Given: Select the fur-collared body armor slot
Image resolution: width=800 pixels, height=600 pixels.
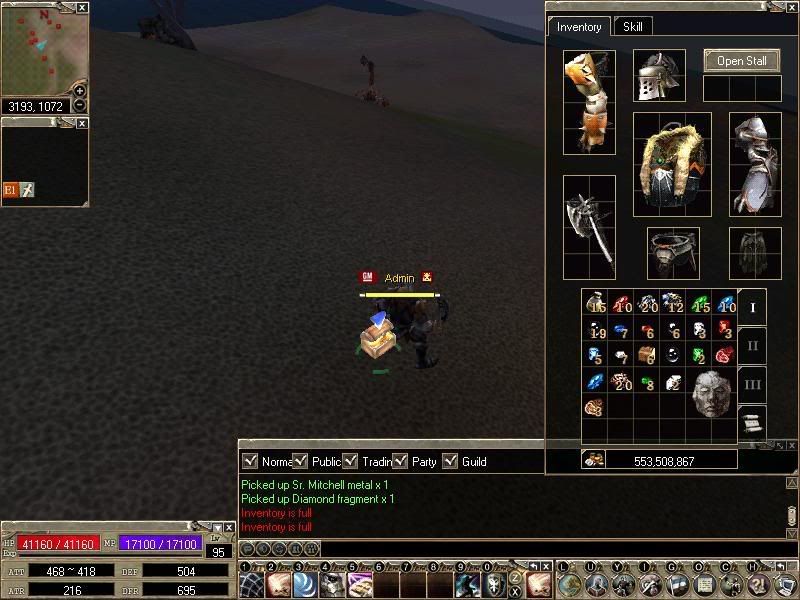Looking at the screenshot, I should pos(672,164).
